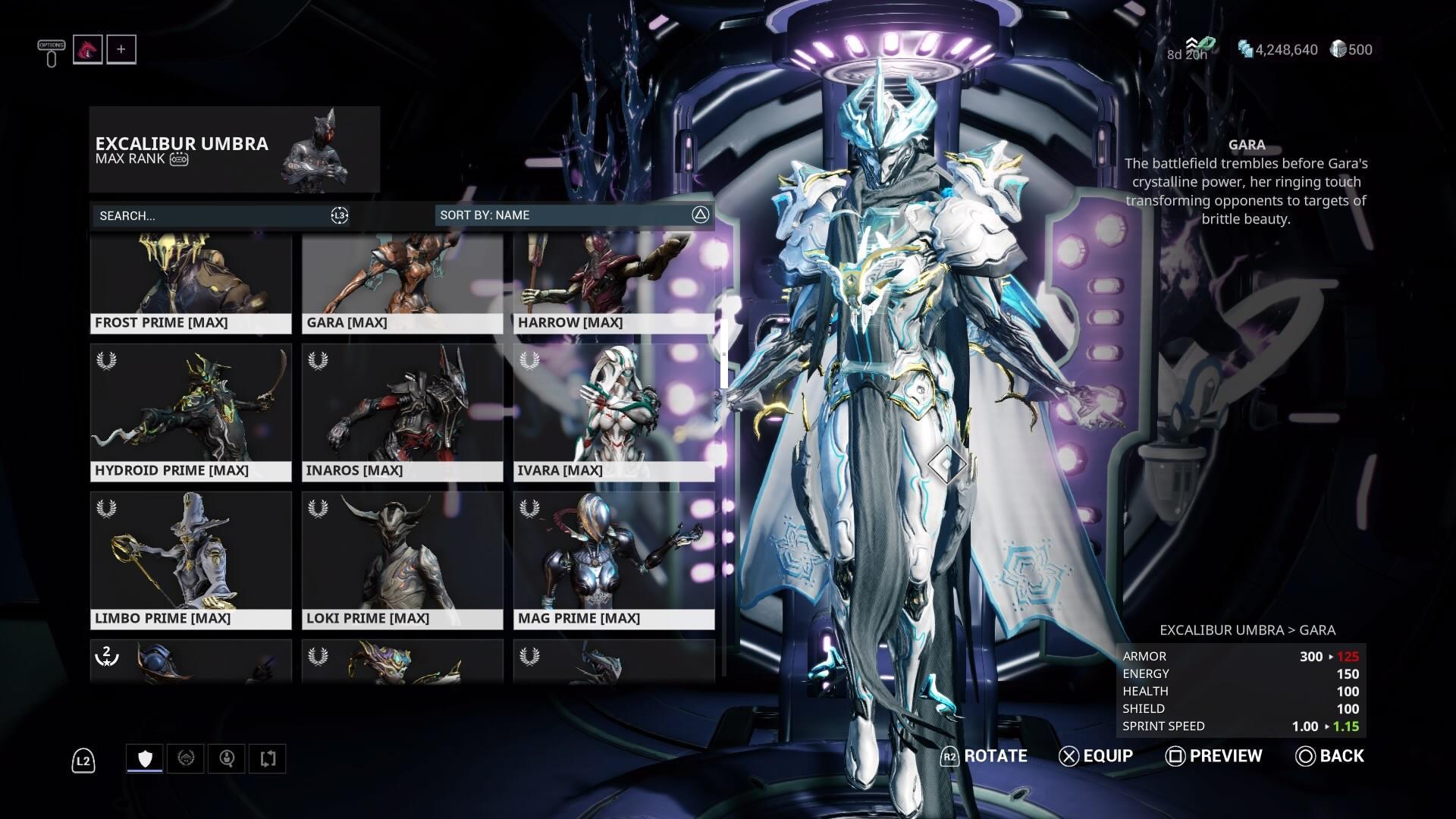This screenshot has height=819, width=1456.
Task: Select the Loki Prime tile
Action: pos(402,560)
